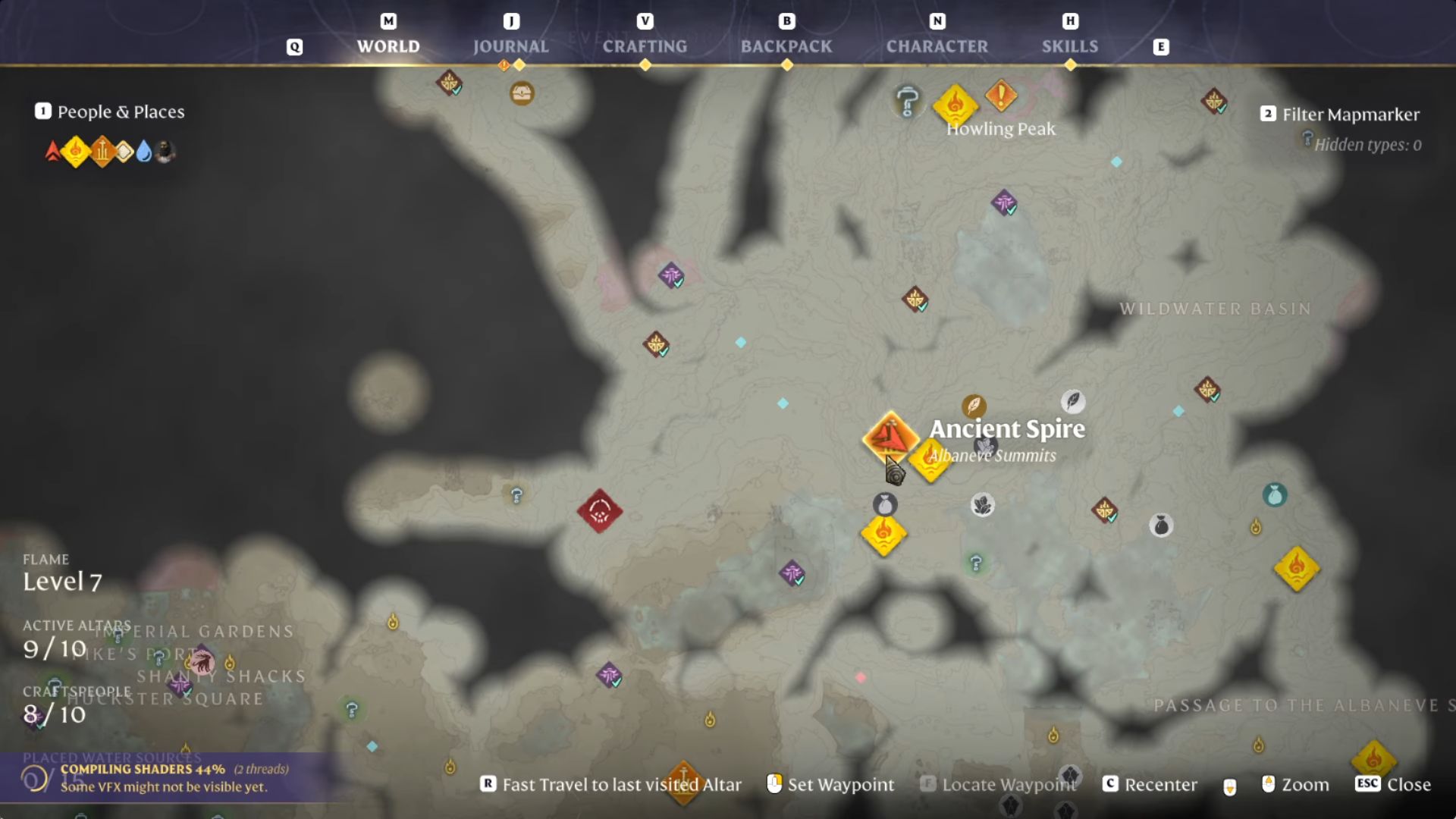The width and height of the screenshot is (1456, 819).
Task: Select the red target enemy marker on the map
Action: pyautogui.click(x=600, y=510)
